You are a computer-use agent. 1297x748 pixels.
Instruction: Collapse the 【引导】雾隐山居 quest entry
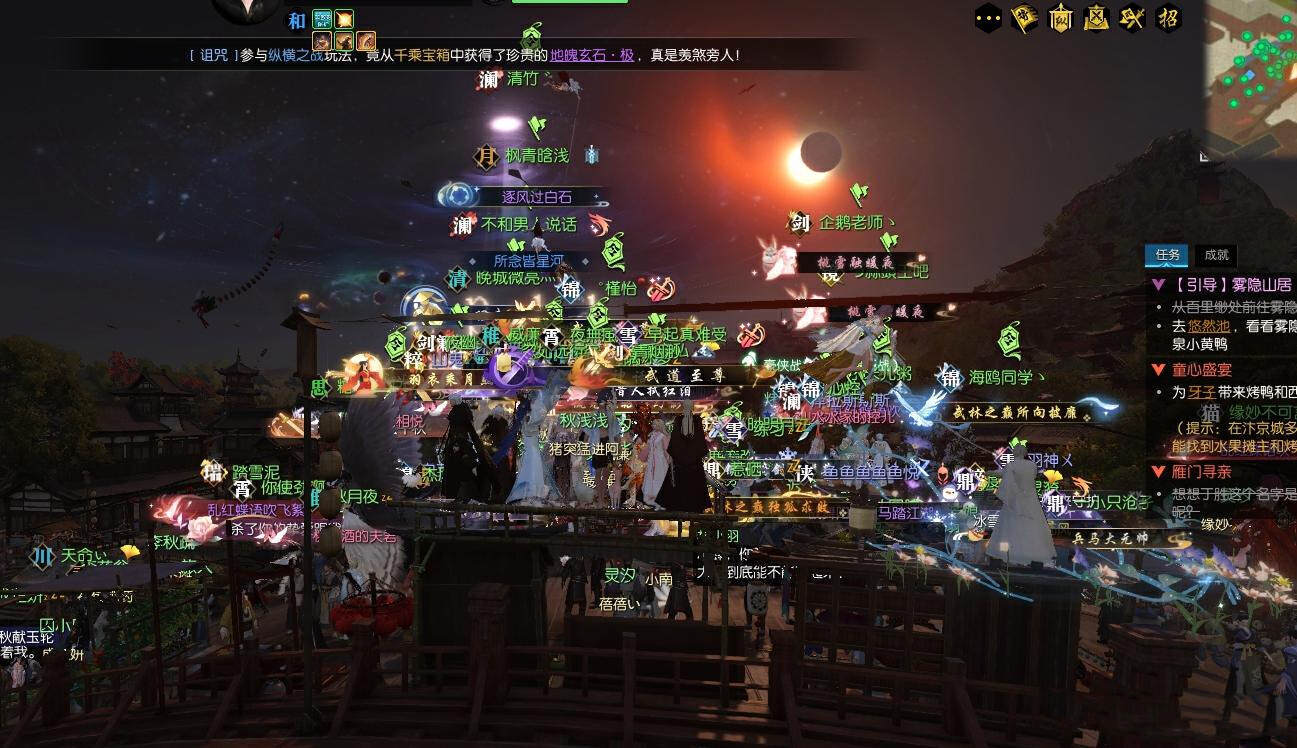click(x=1158, y=285)
